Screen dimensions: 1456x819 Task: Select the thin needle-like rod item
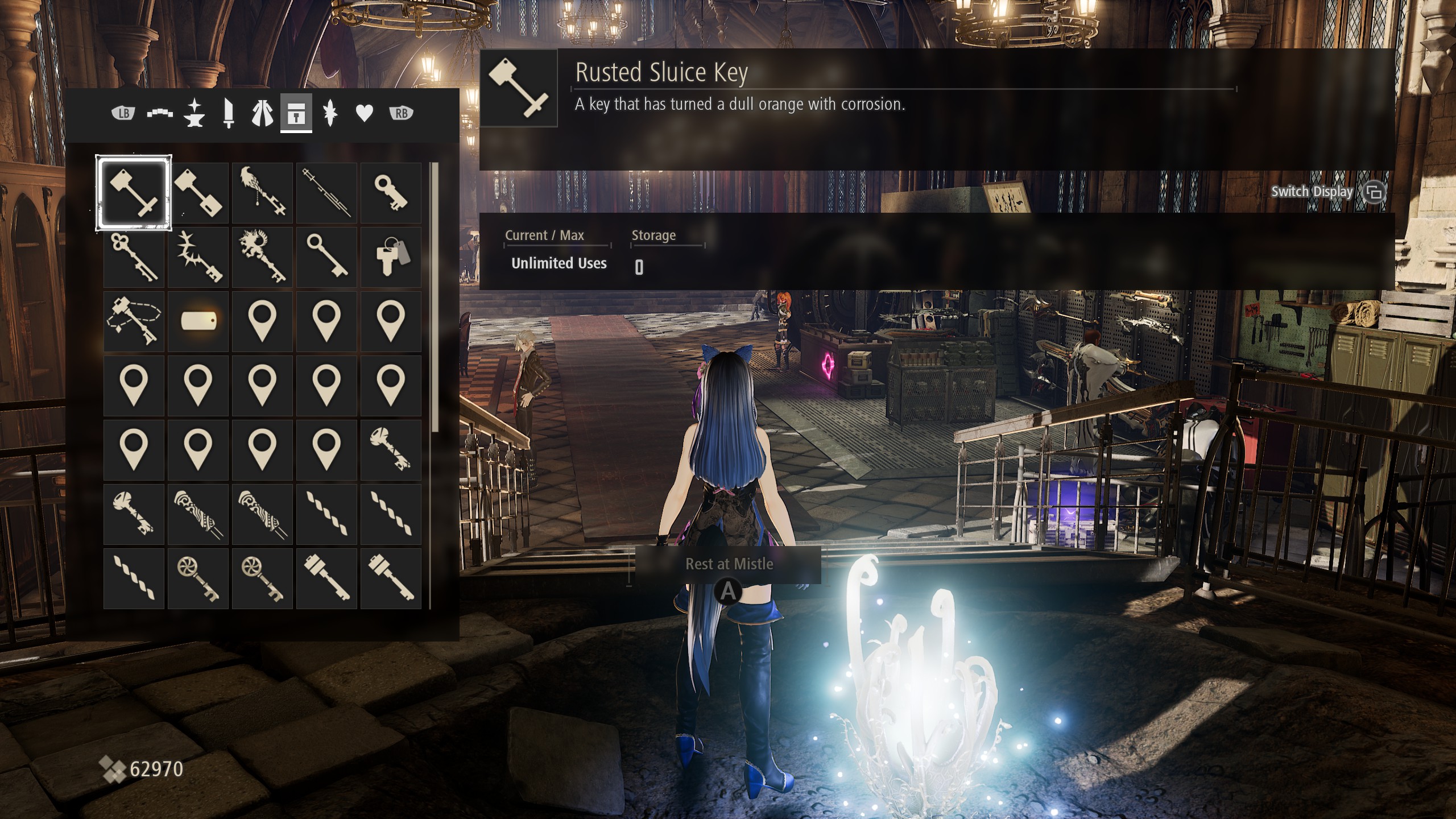pos(326,193)
